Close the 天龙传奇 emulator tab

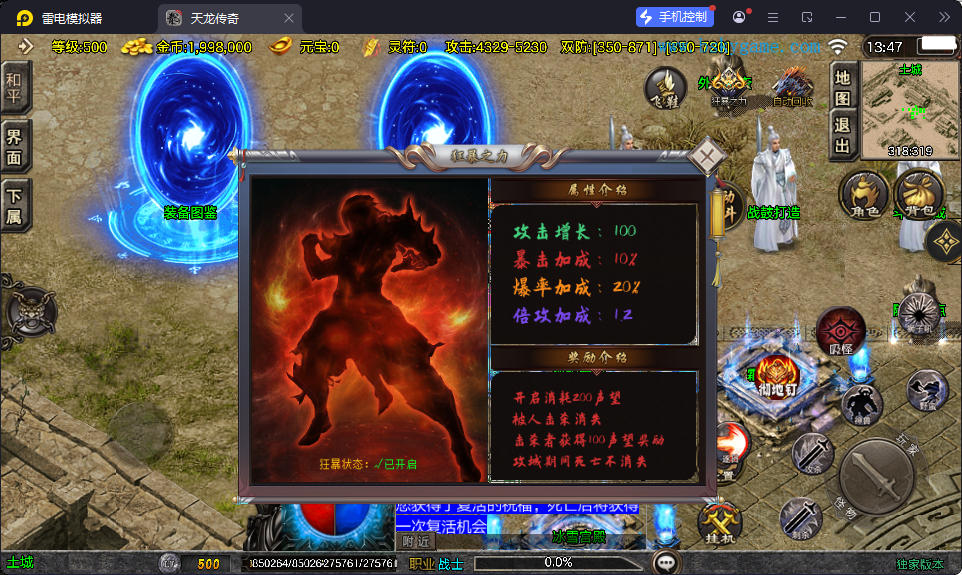coord(289,18)
